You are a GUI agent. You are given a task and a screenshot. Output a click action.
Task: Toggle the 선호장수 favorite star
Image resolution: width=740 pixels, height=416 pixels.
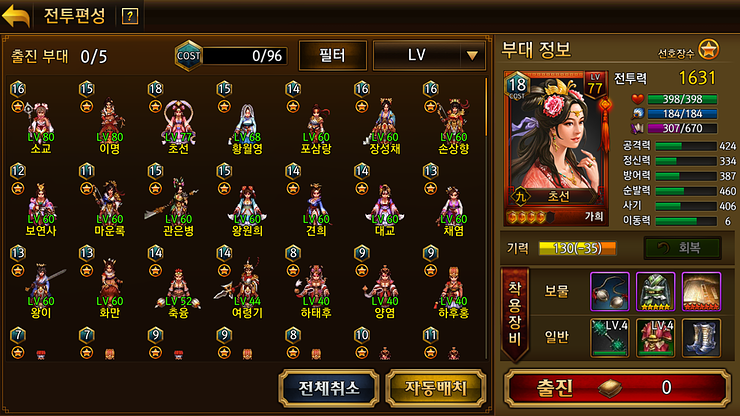pyautogui.click(x=708, y=48)
